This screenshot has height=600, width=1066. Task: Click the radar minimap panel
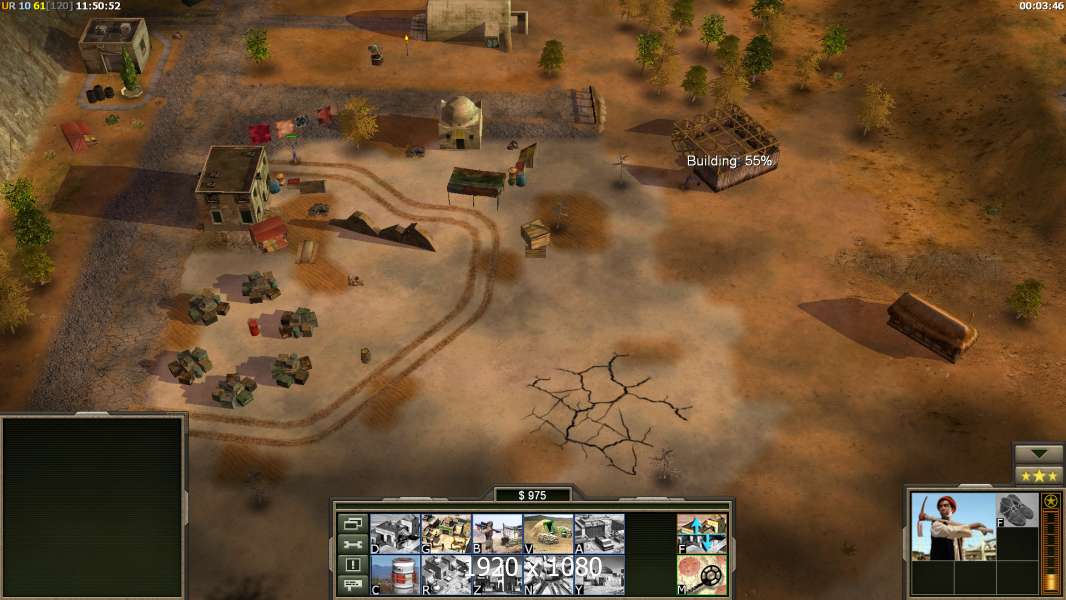pos(93,507)
